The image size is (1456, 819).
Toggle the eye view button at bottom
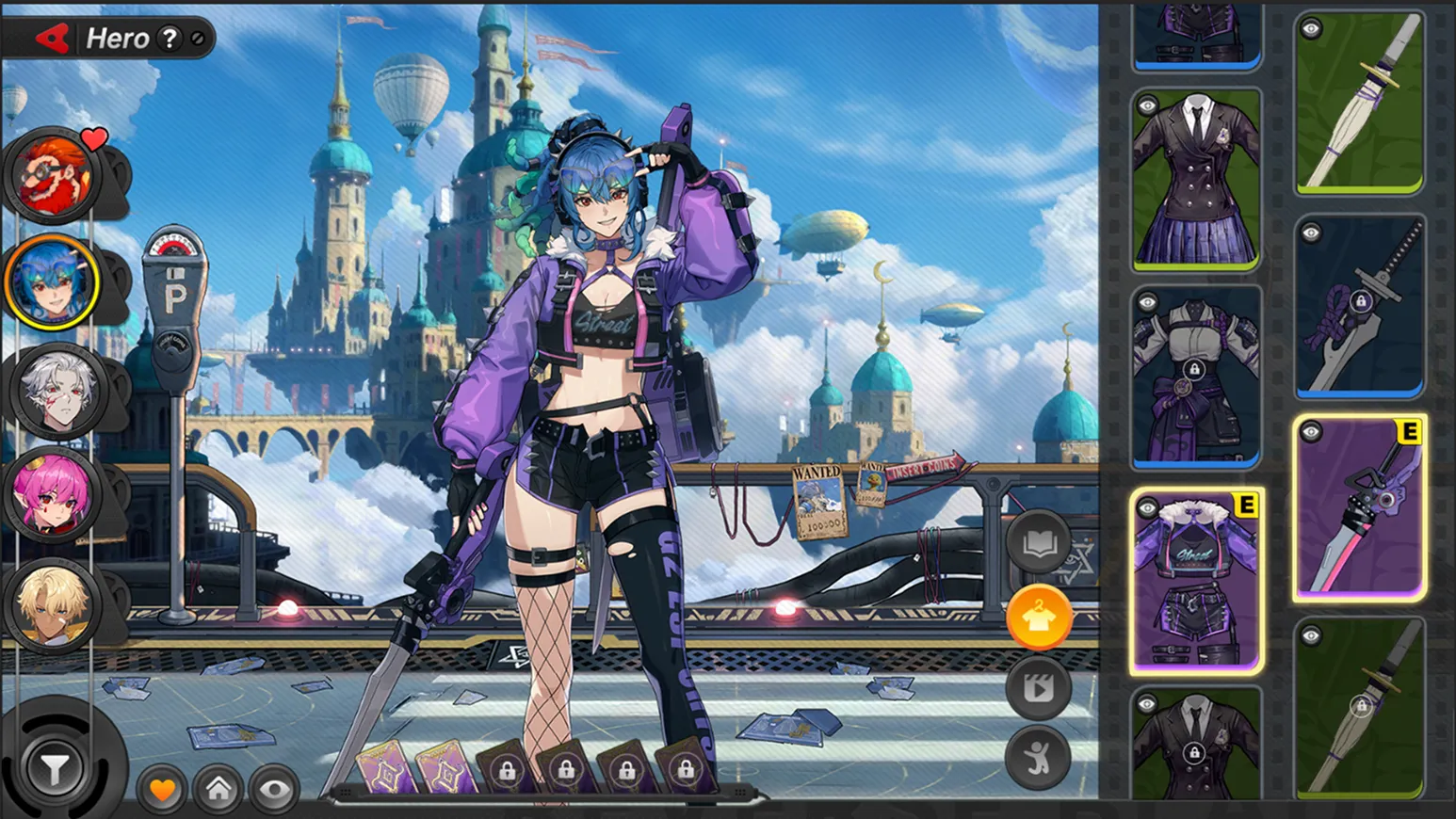(274, 789)
